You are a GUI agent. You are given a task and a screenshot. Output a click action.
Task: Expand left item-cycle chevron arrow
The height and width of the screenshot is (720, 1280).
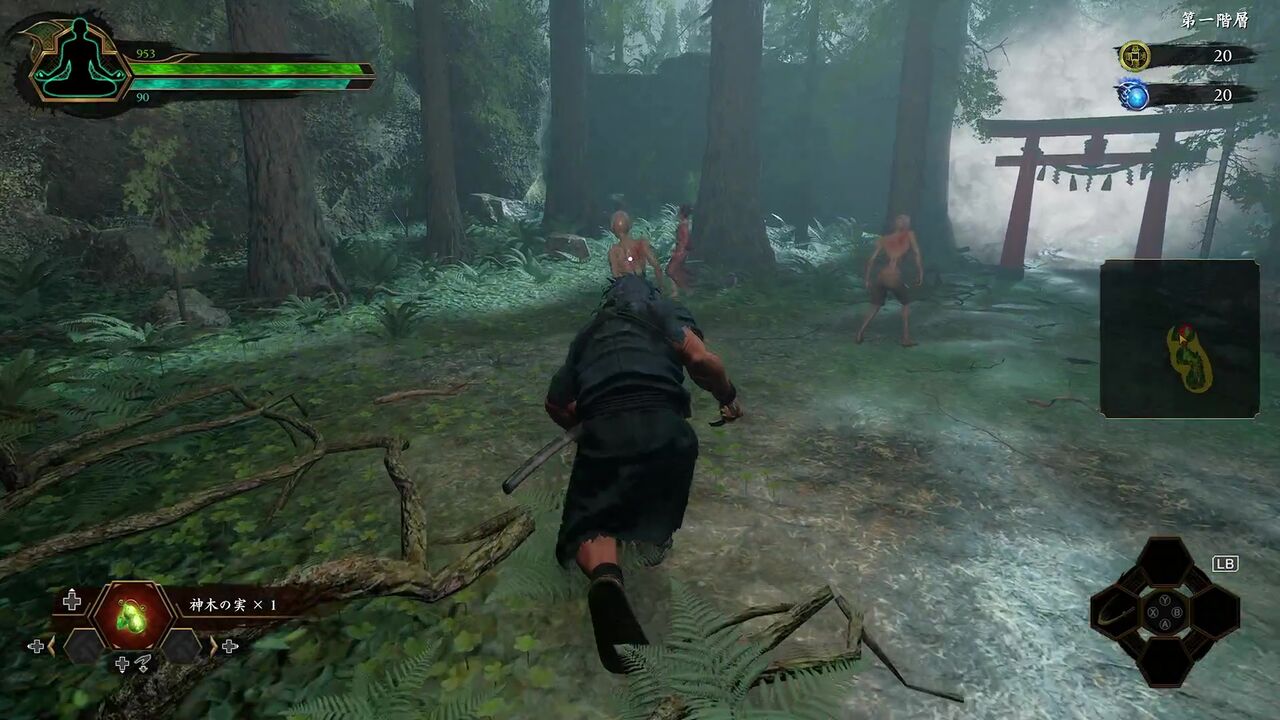tap(51, 646)
